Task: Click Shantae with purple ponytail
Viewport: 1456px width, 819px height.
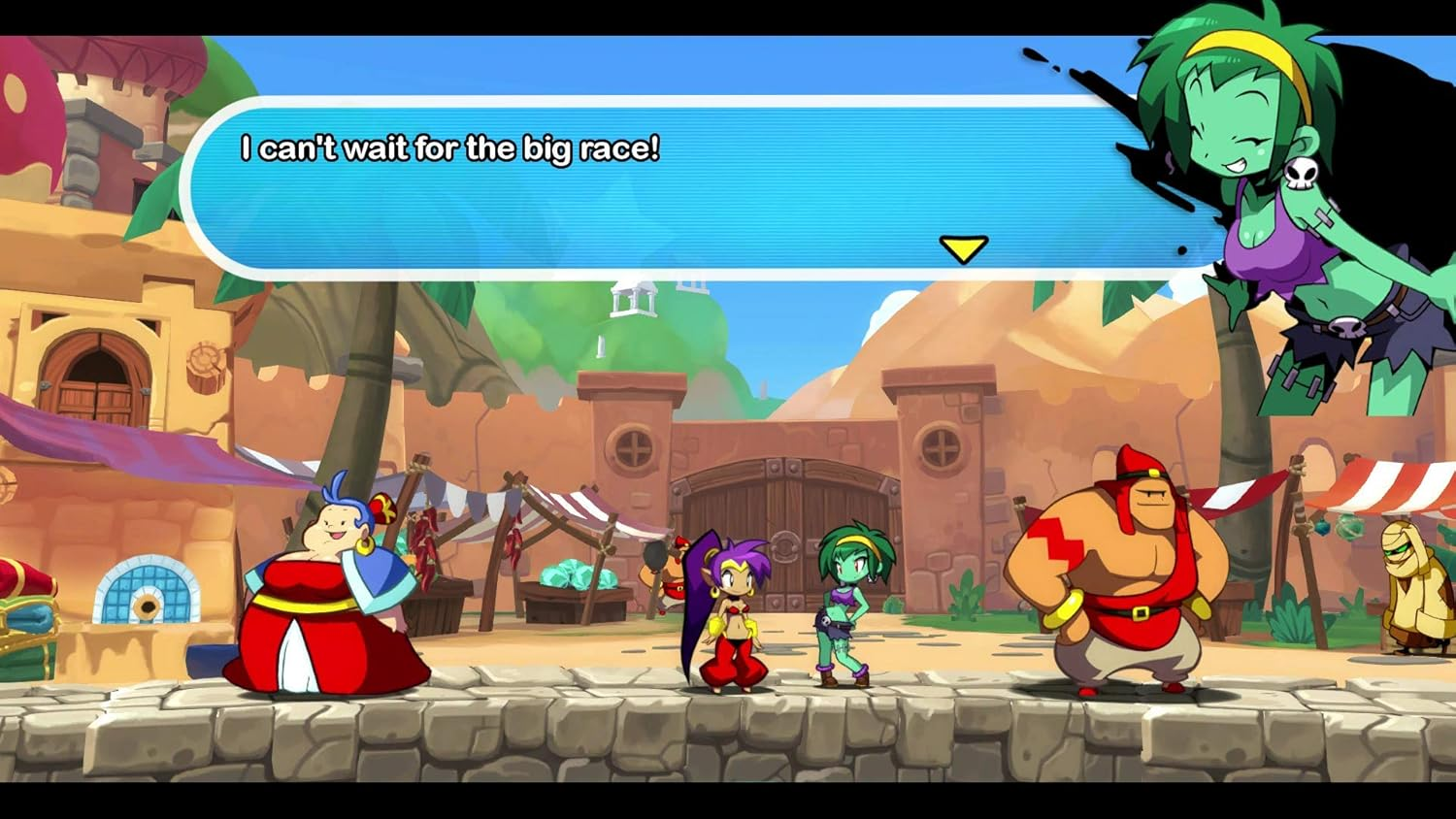Action: [733, 611]
